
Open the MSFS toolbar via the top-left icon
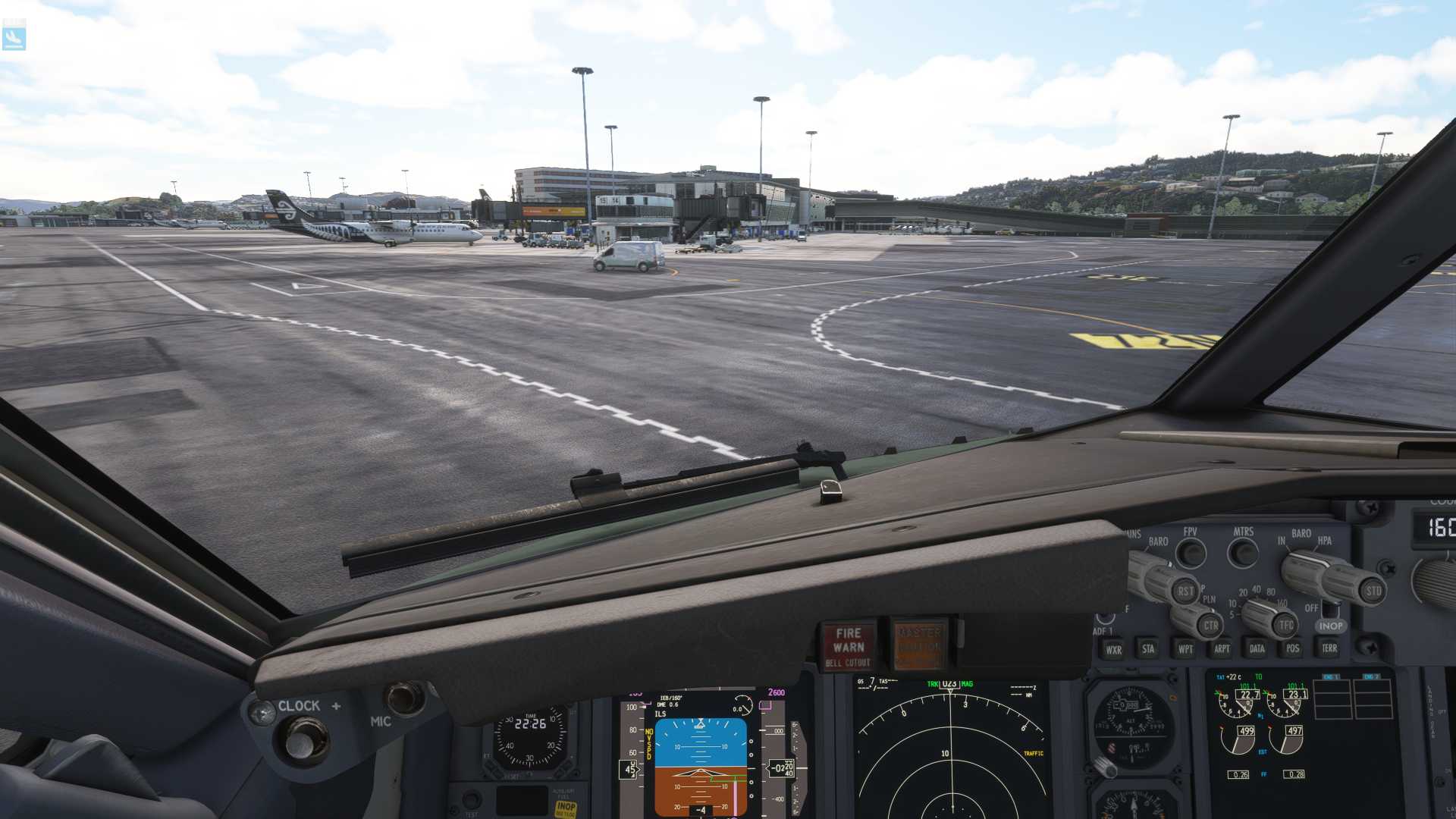click(x=15, y=34)
